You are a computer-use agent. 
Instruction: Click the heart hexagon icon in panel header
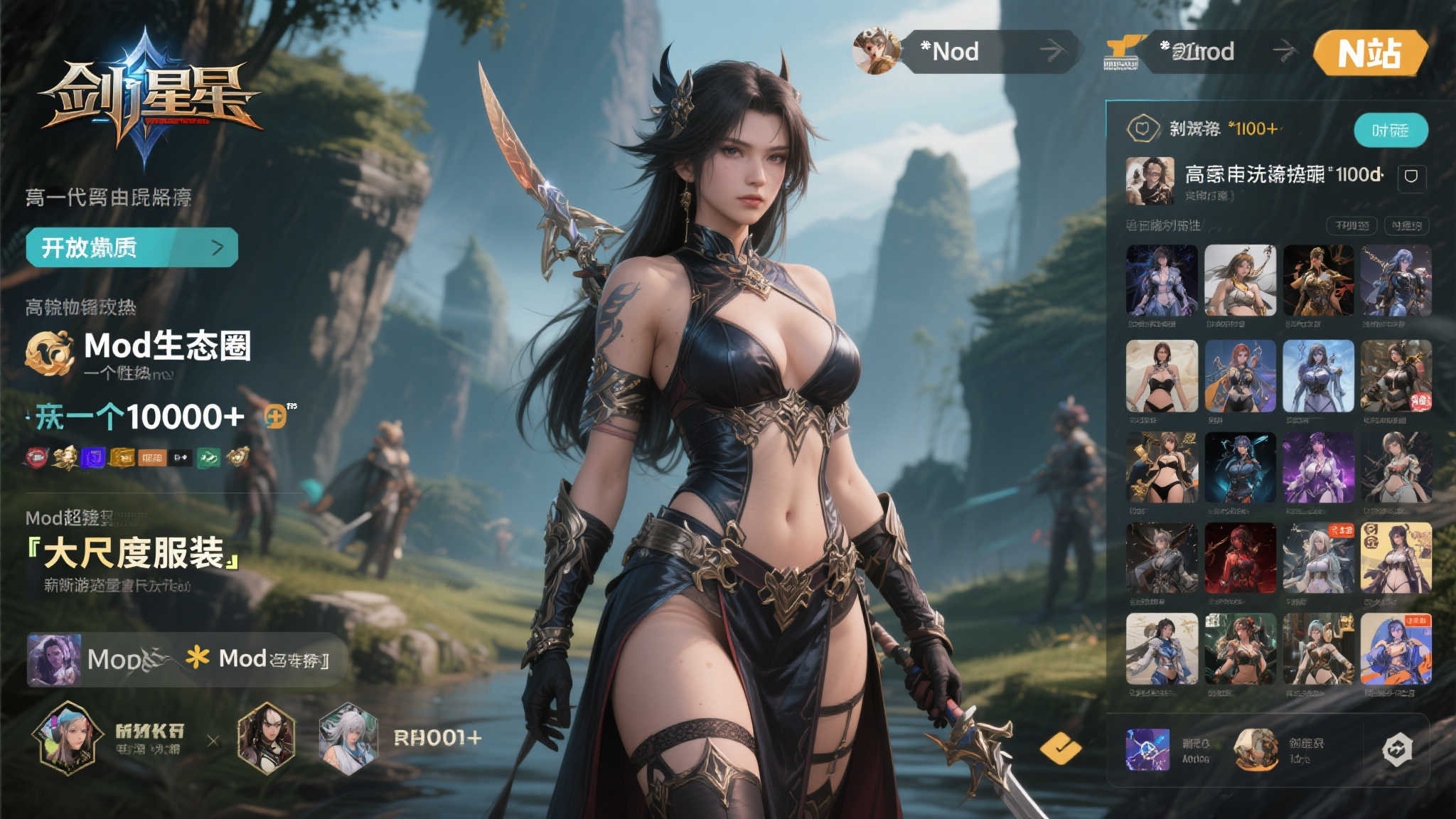[1142, 129]
